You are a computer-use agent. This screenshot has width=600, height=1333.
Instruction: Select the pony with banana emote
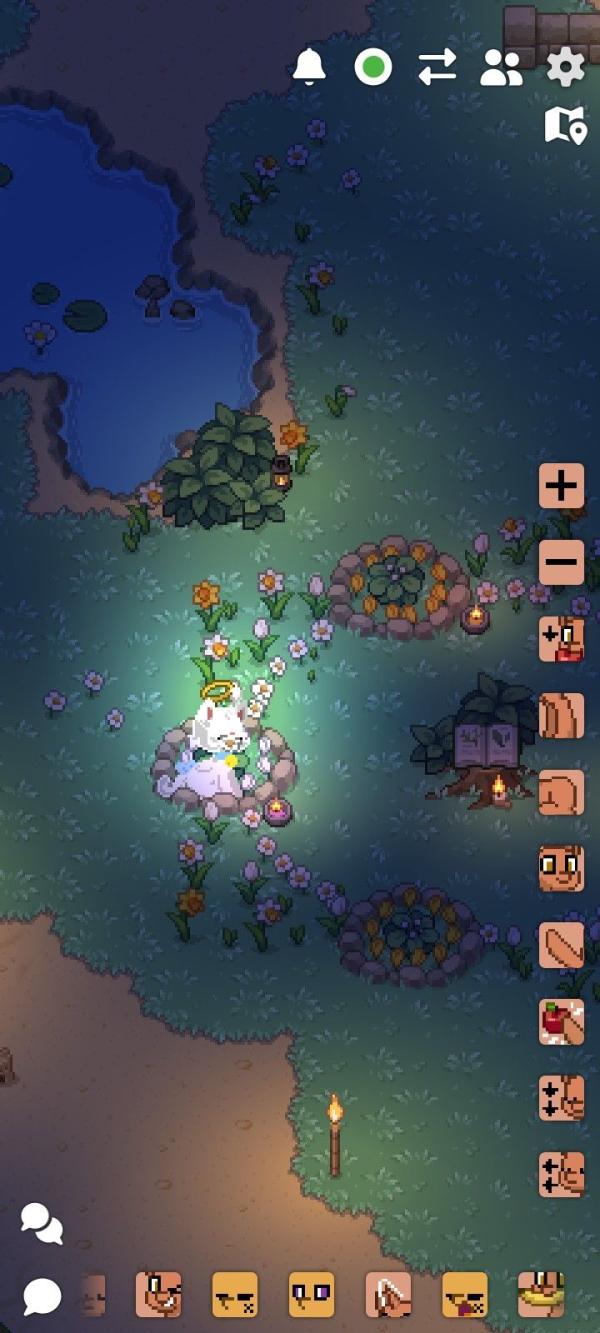(541, 1295)
